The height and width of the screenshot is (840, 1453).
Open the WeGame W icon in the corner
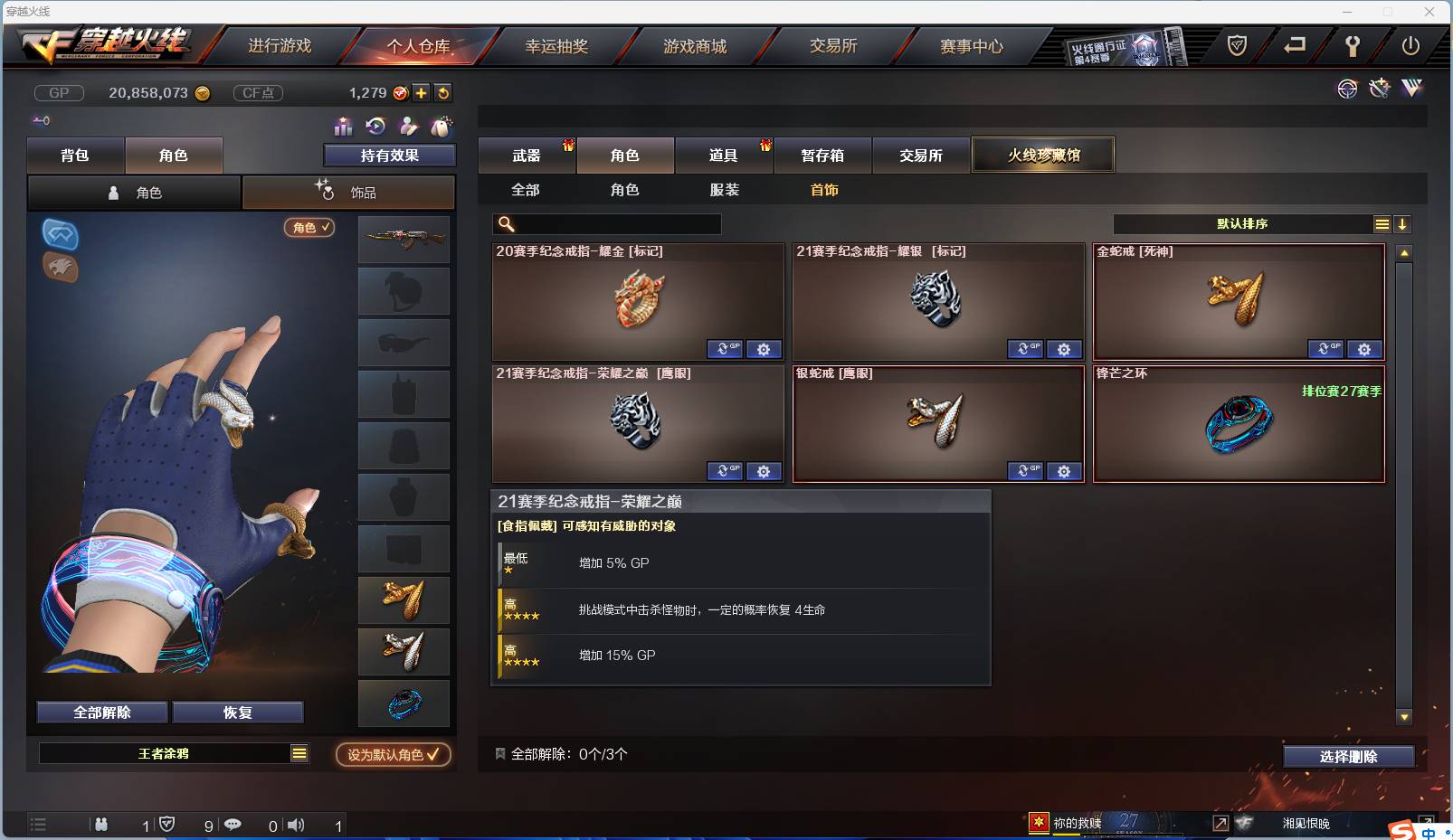click(x=1411, y=89)
